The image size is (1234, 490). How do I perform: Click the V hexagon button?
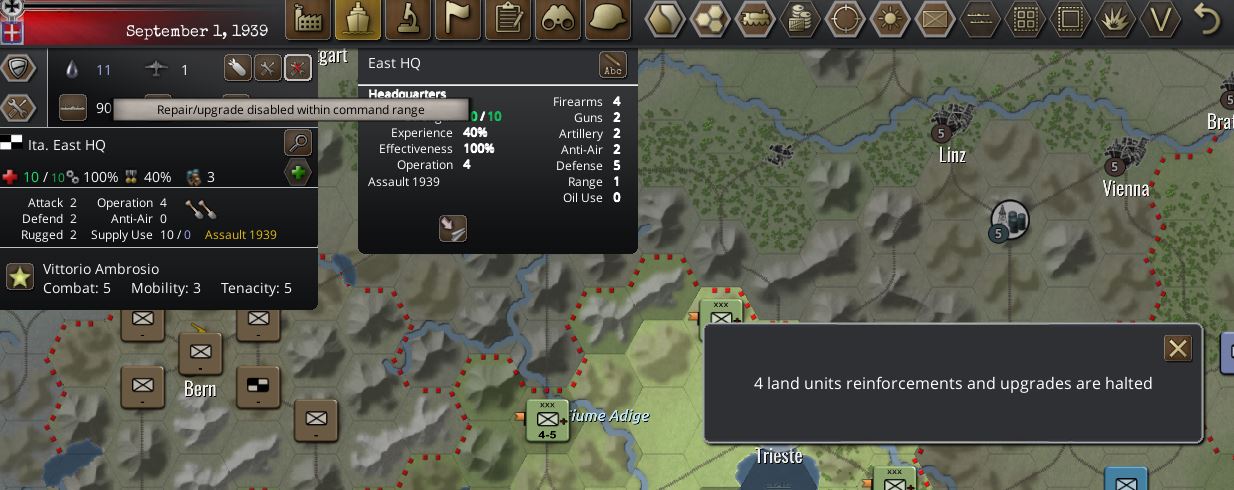coord(1161,19)
